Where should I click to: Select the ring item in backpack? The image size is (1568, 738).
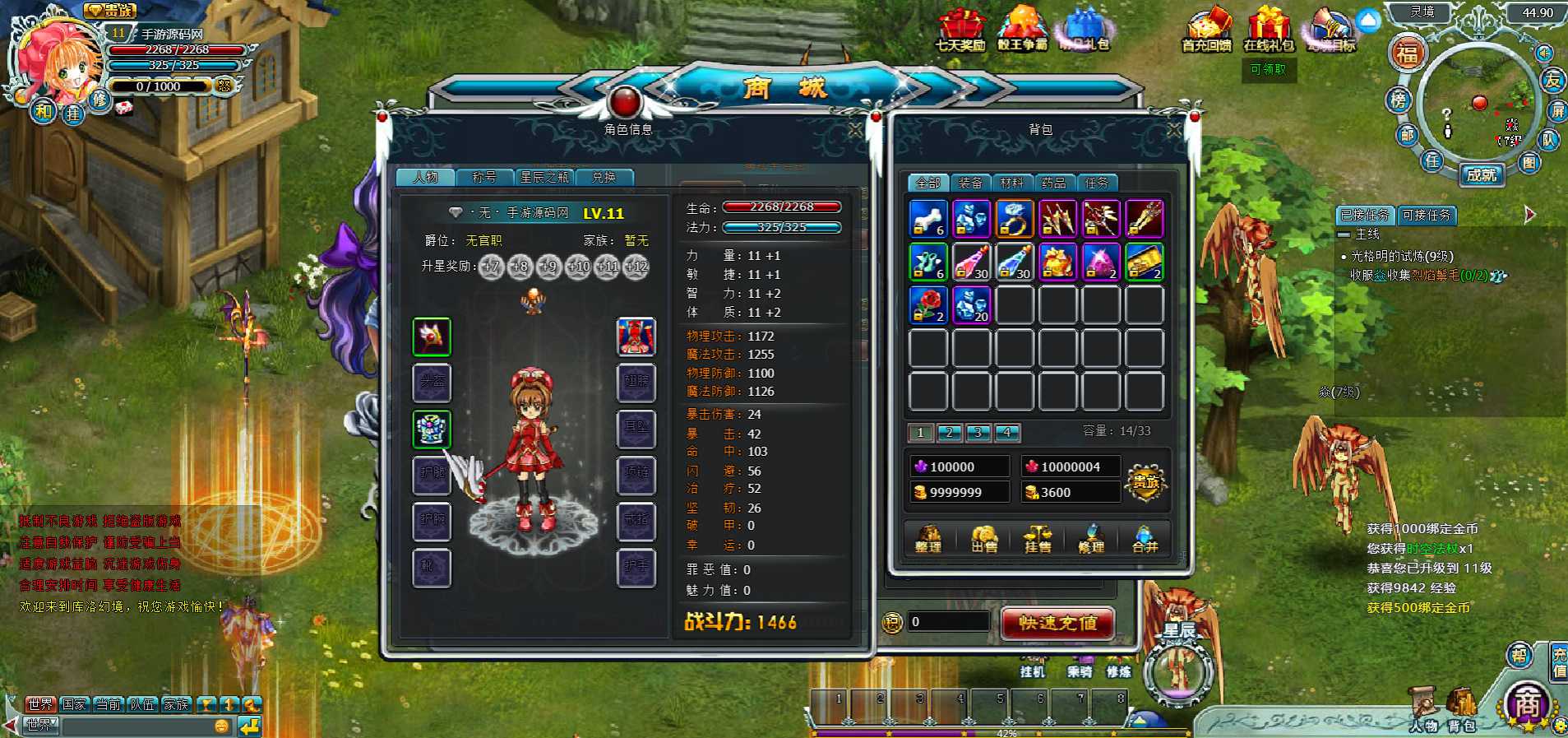(x=1015, y=219)
